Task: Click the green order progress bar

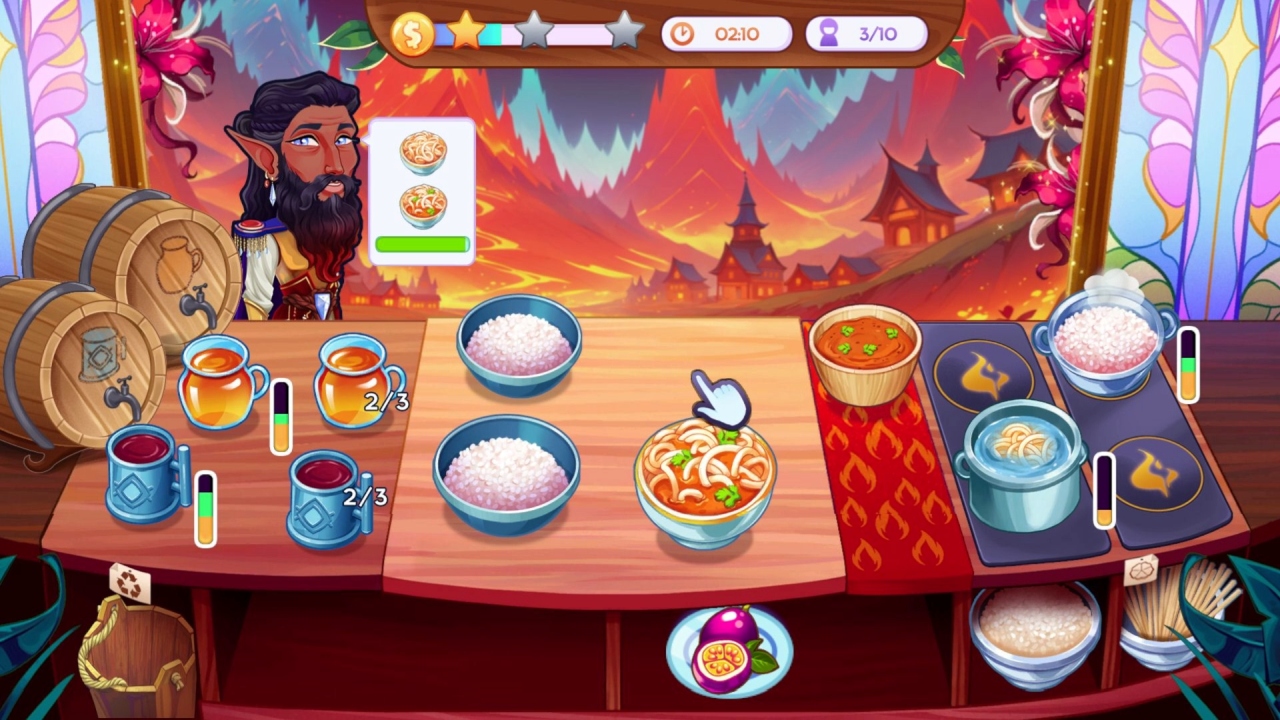Action: [423, 242]
